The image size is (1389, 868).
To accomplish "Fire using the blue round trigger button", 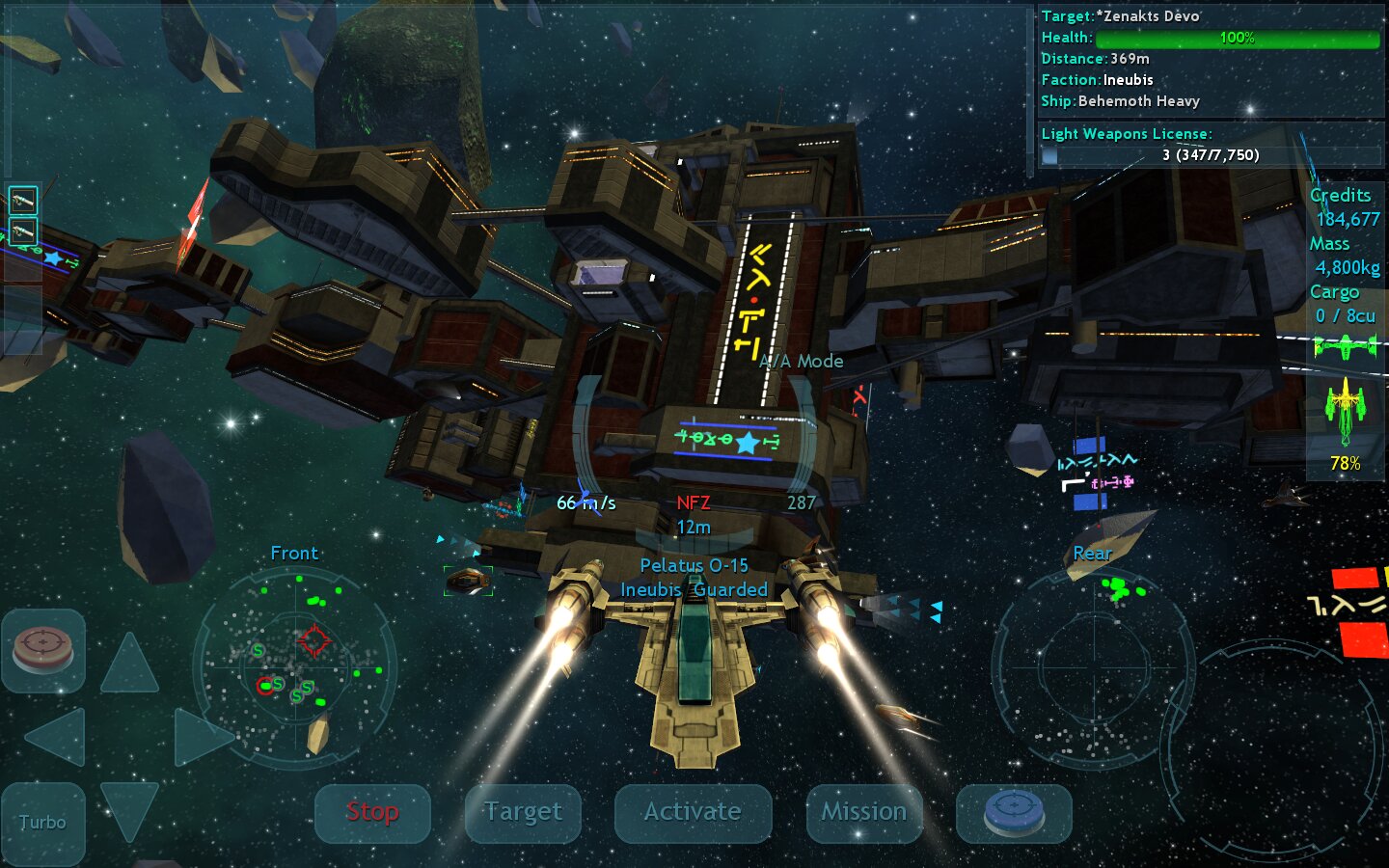I will coord(1013,813).
